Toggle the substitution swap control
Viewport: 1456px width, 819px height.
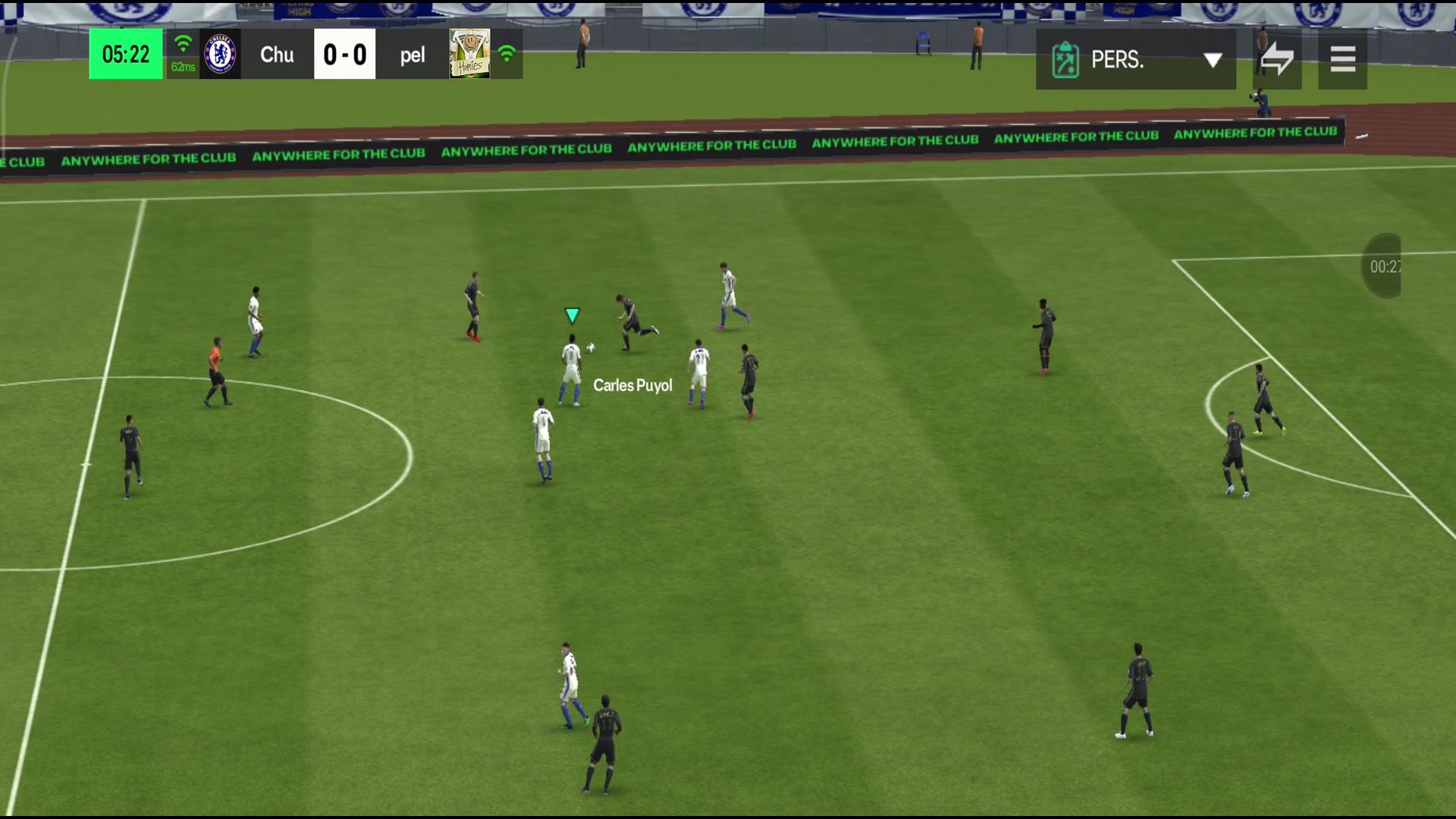[x=1276, y=59]
